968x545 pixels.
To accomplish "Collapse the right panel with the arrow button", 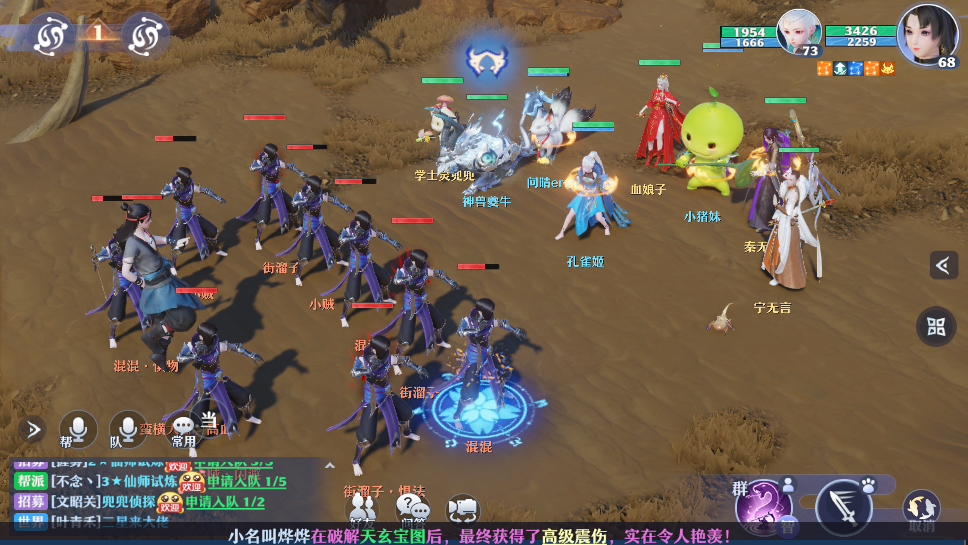I will [943, 265].
